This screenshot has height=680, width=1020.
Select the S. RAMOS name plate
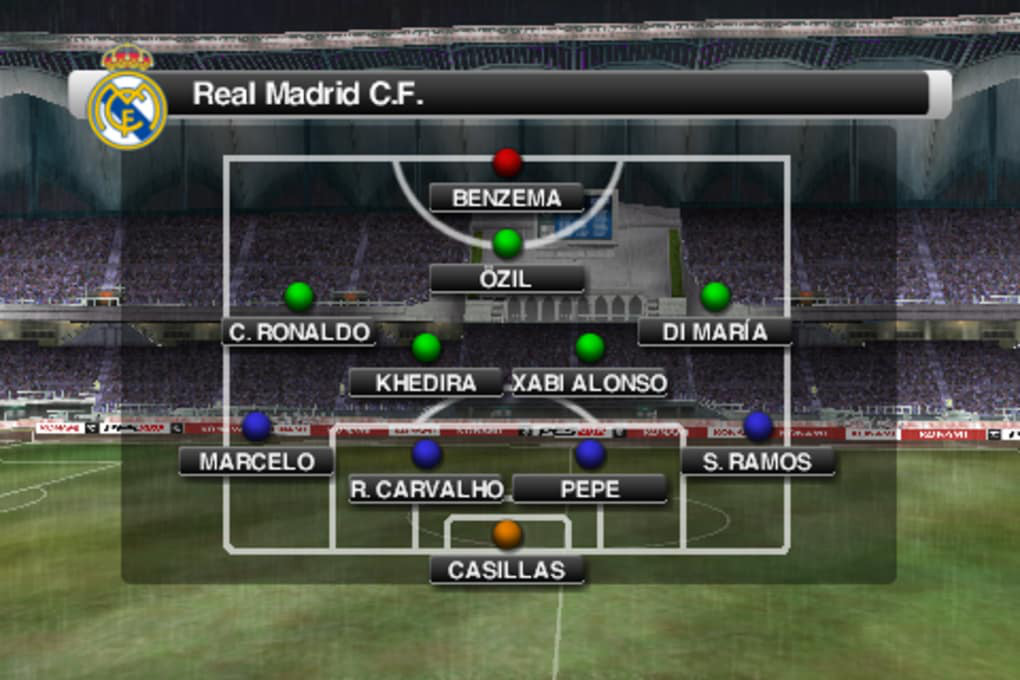757,462
